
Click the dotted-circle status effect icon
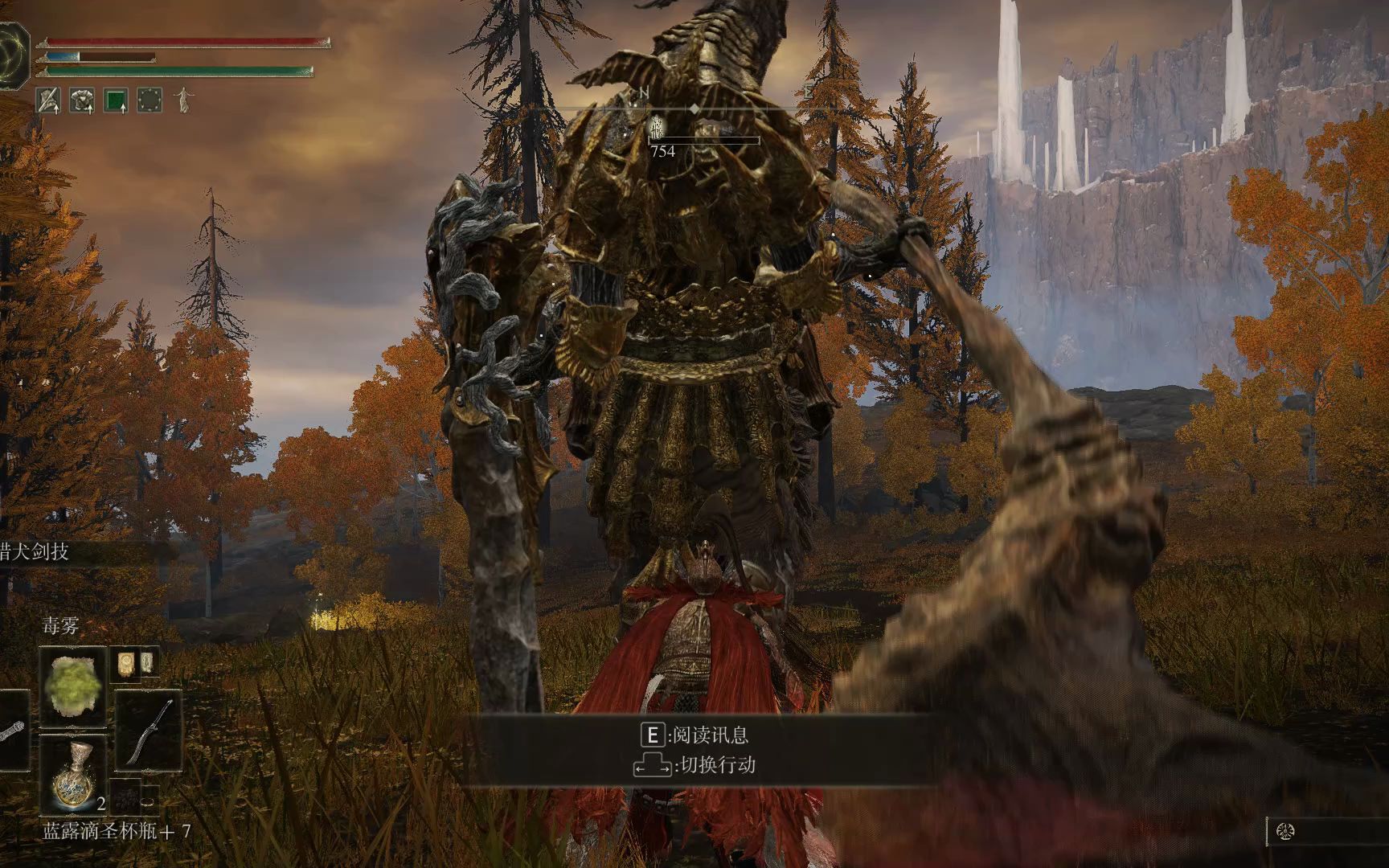pos(150,100)
